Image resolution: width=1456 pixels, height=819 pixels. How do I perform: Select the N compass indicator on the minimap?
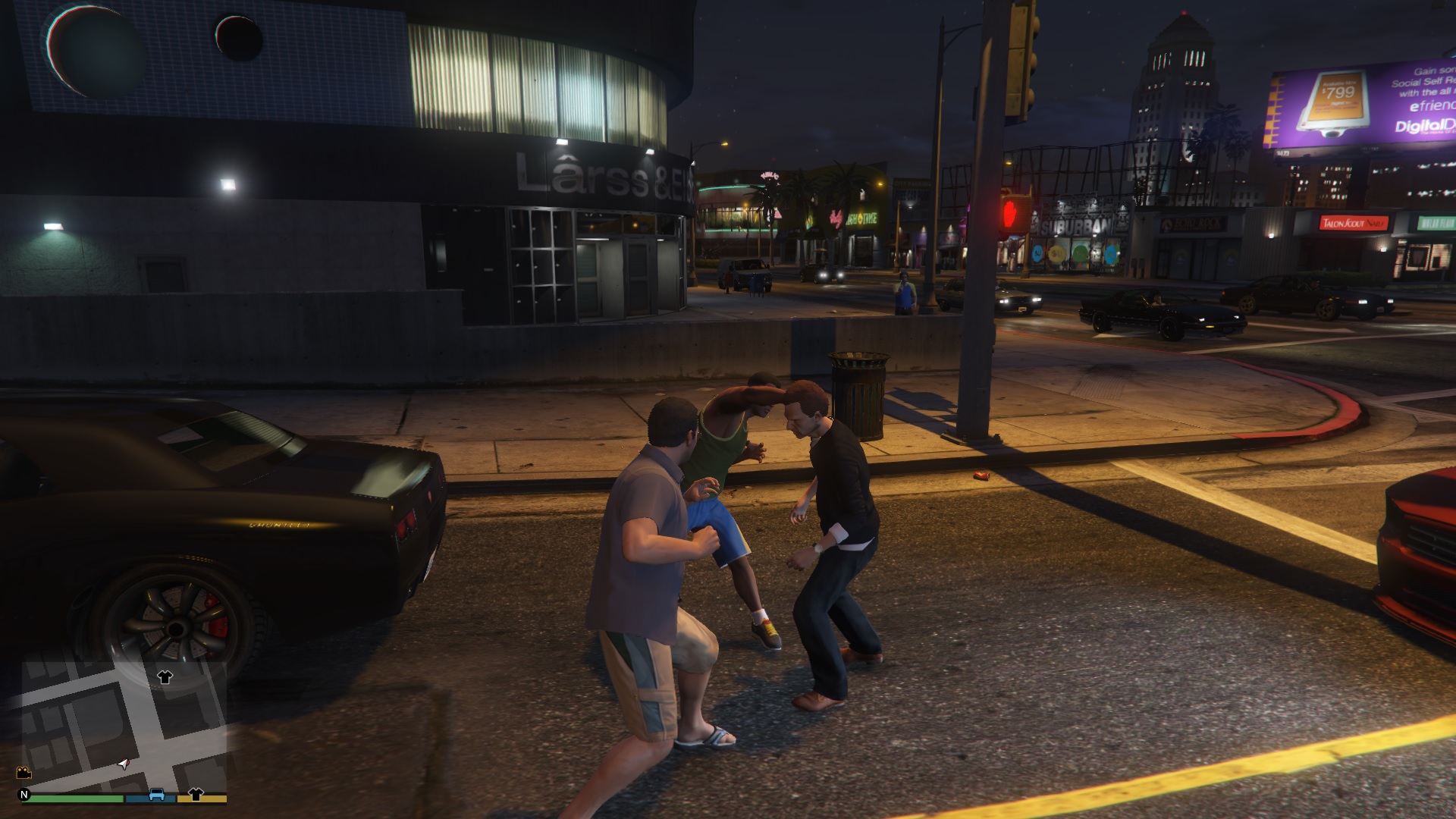[x=25, y=794]
